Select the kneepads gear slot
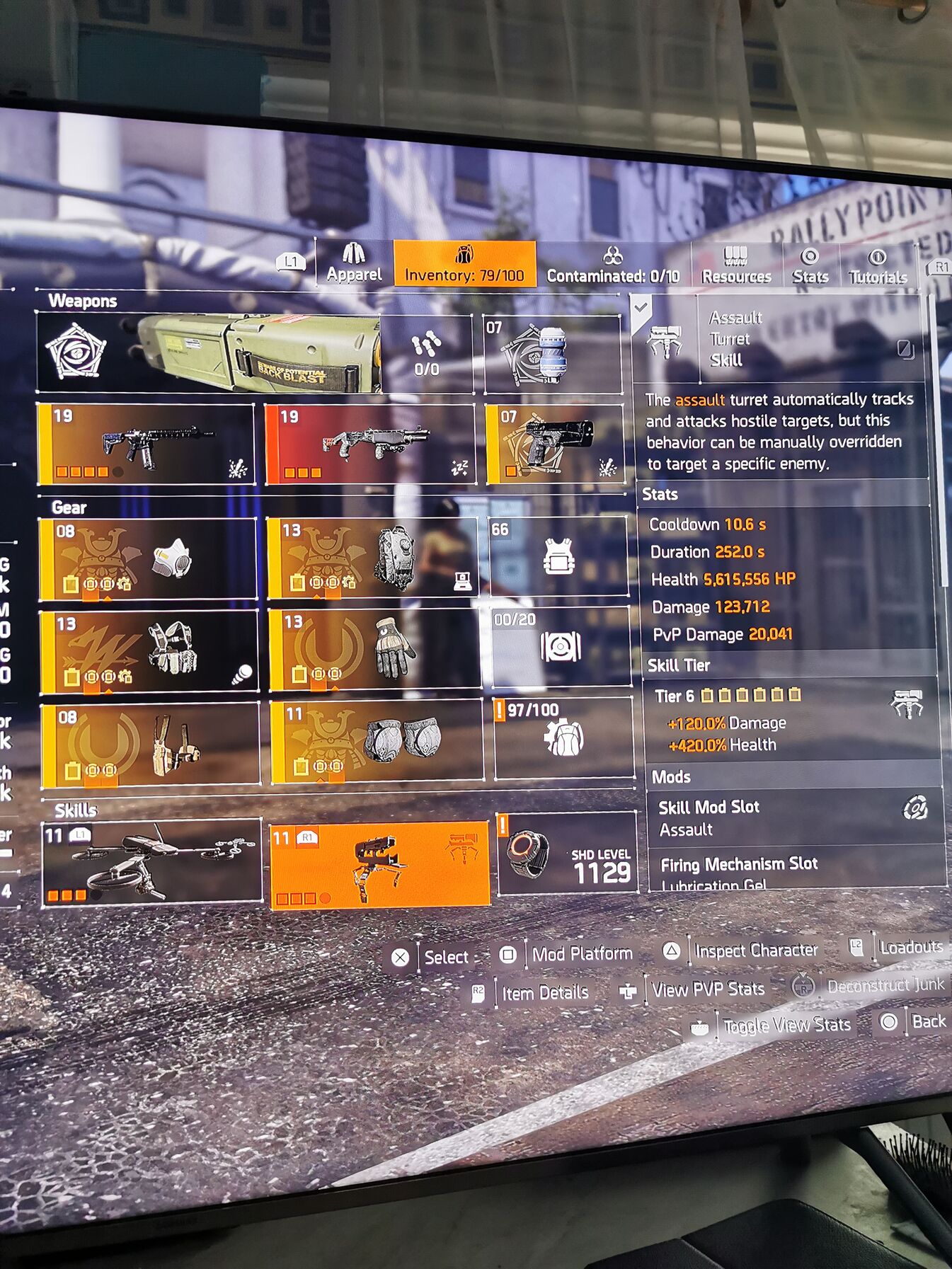Viewport: 952px width, 1269px height. (377, 741)
